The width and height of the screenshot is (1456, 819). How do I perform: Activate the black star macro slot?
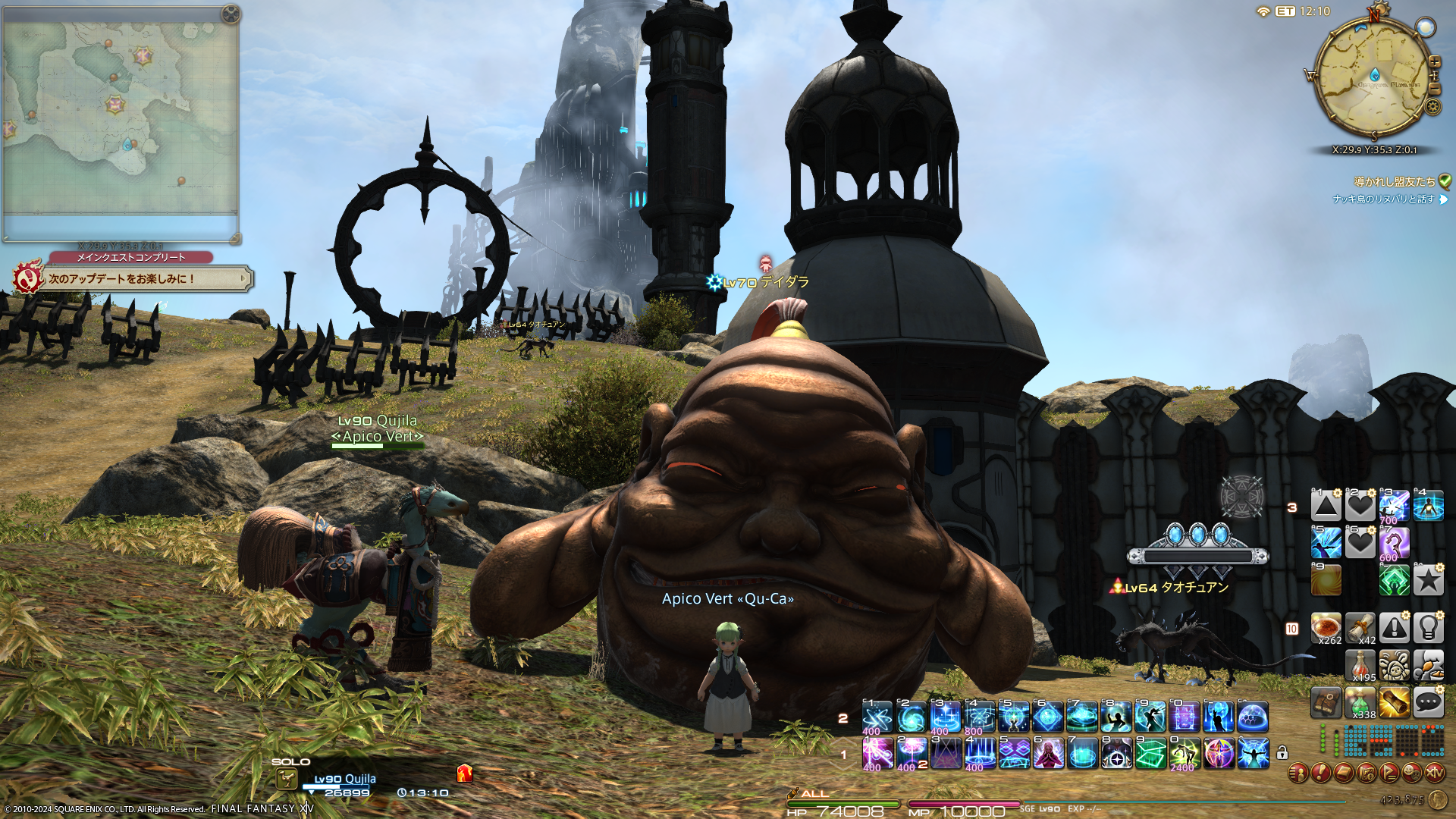coord(1428,581)
